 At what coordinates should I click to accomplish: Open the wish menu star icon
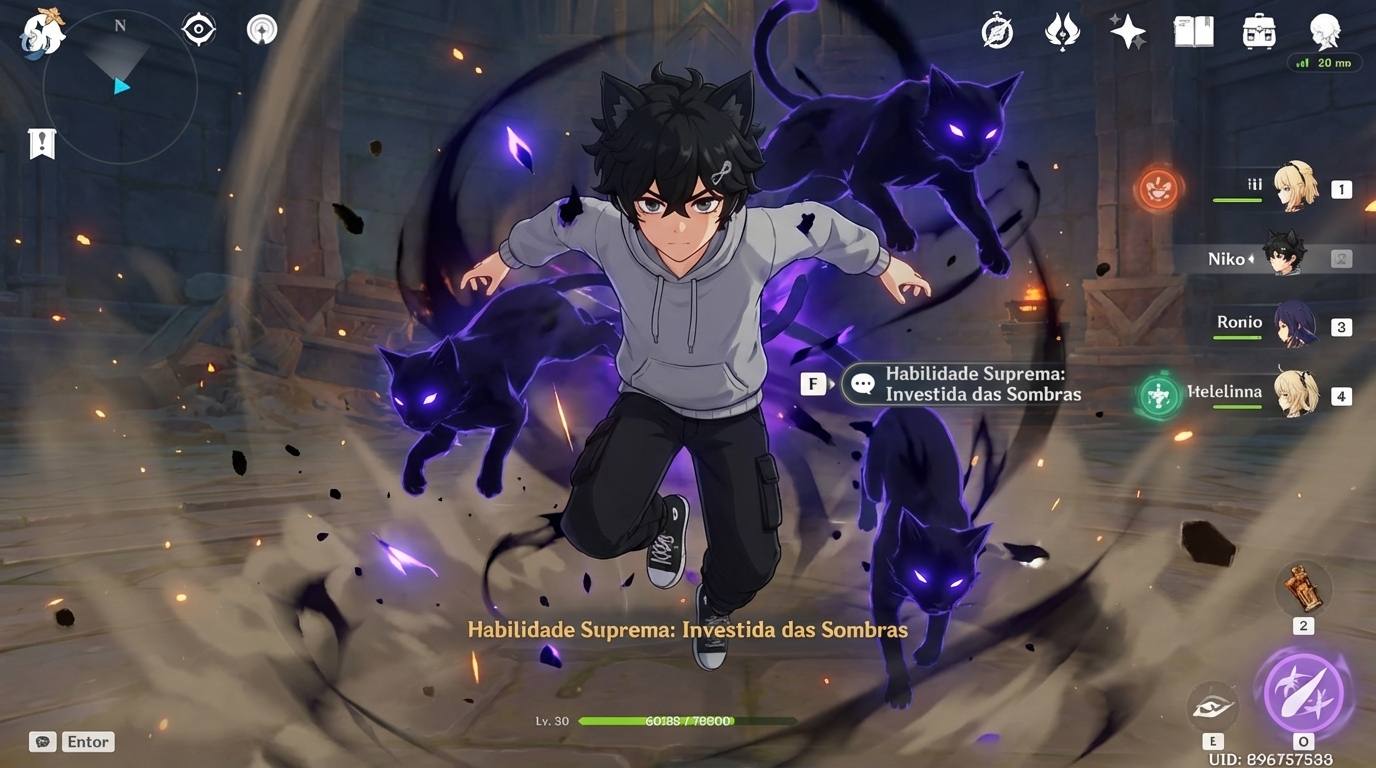click(1128, 31)
